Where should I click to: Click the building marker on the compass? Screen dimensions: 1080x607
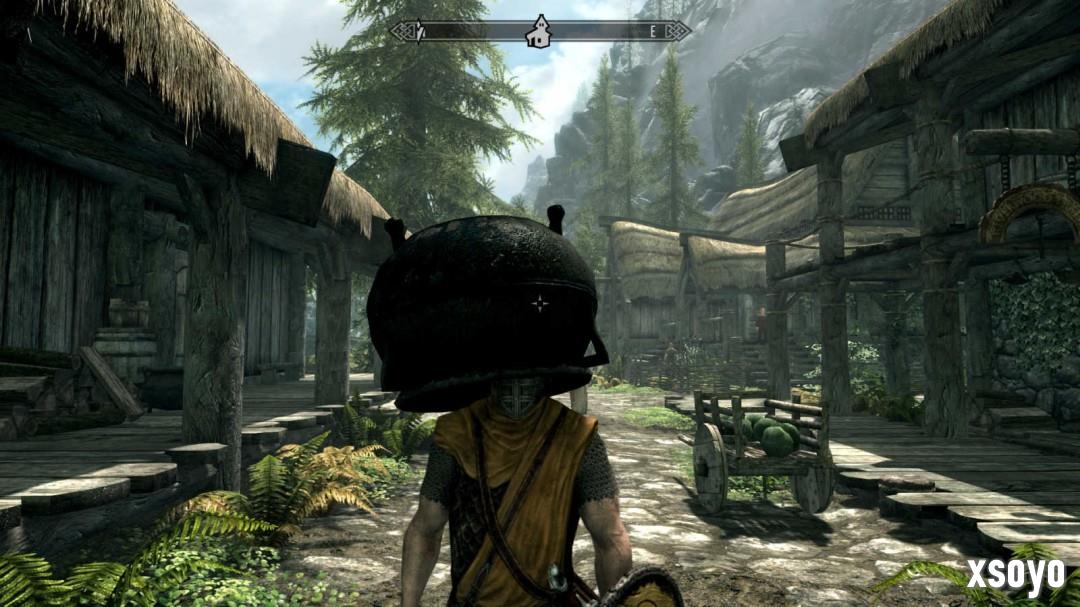click(539, 31)
